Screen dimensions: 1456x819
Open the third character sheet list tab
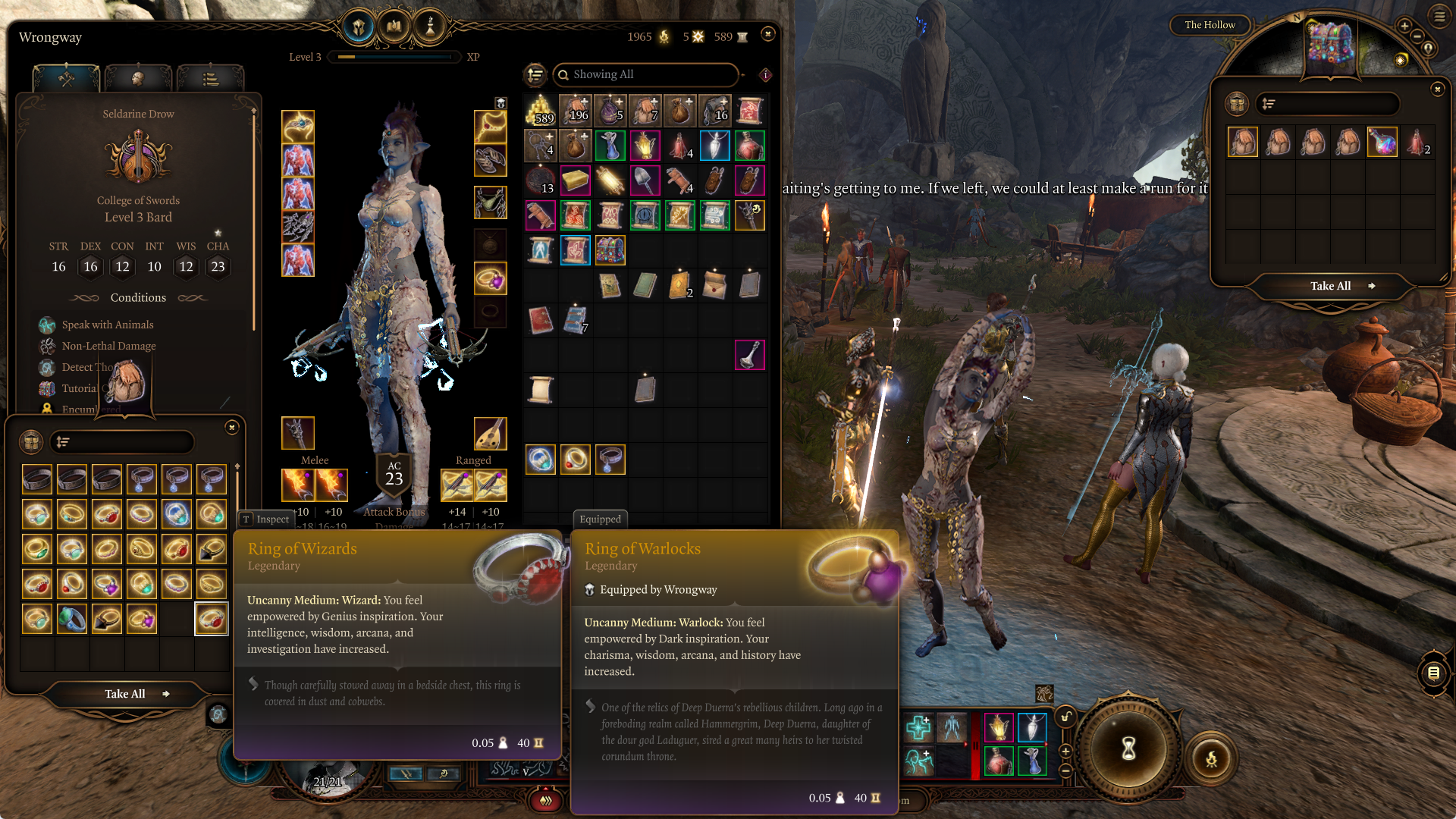pos(210,78)
